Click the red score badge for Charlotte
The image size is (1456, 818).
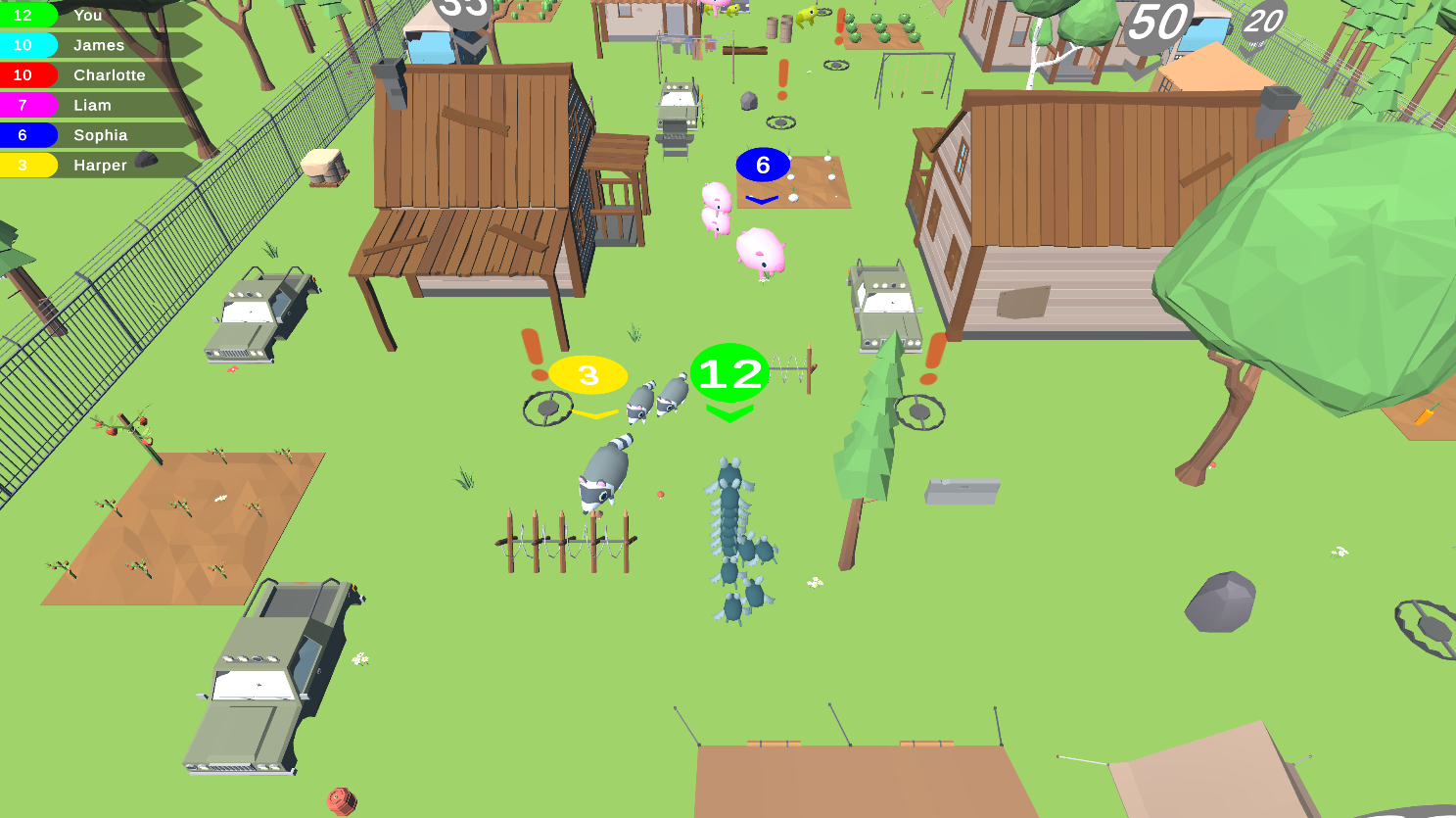[x=23, y=75]
